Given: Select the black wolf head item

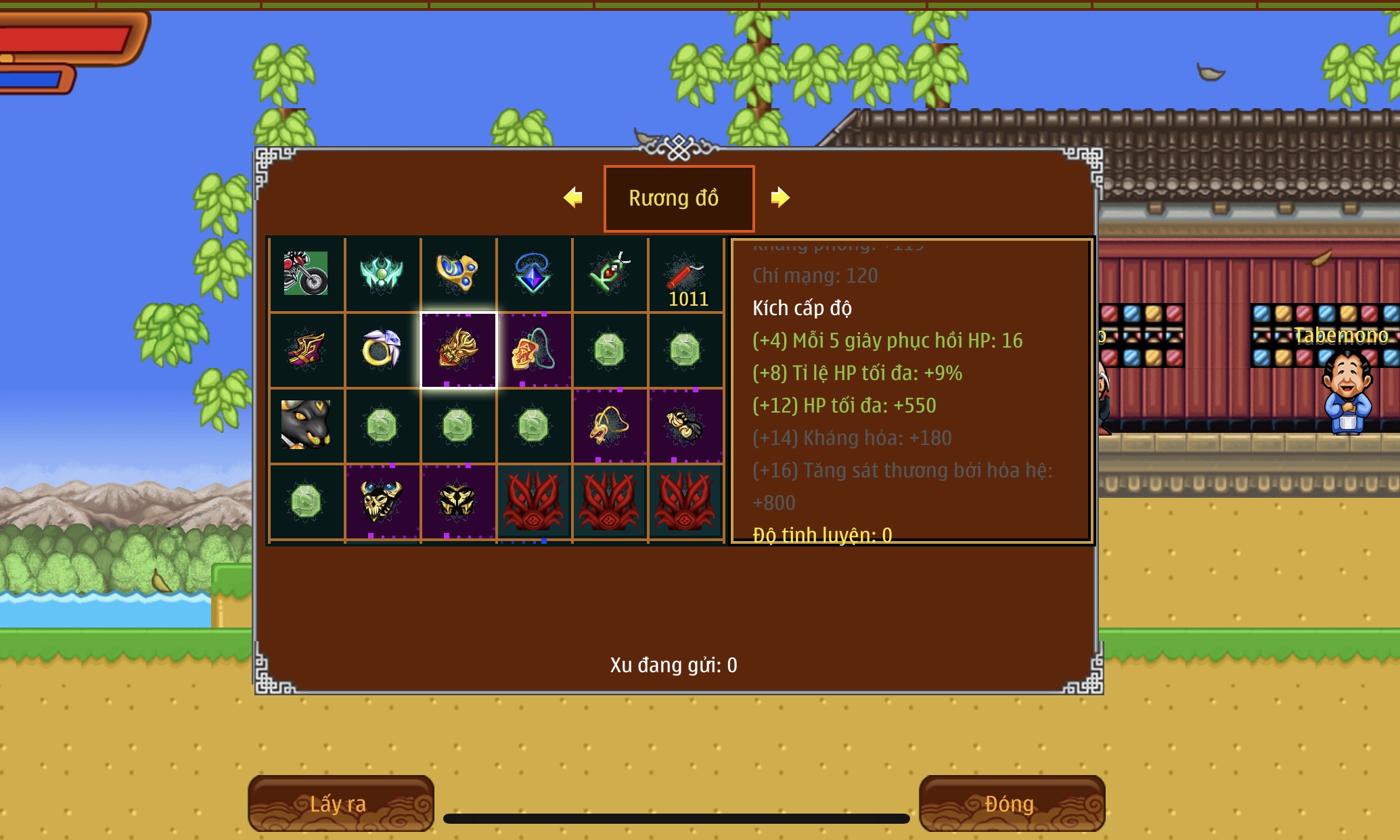Looking at the screenshot, I should click(307, 425).
